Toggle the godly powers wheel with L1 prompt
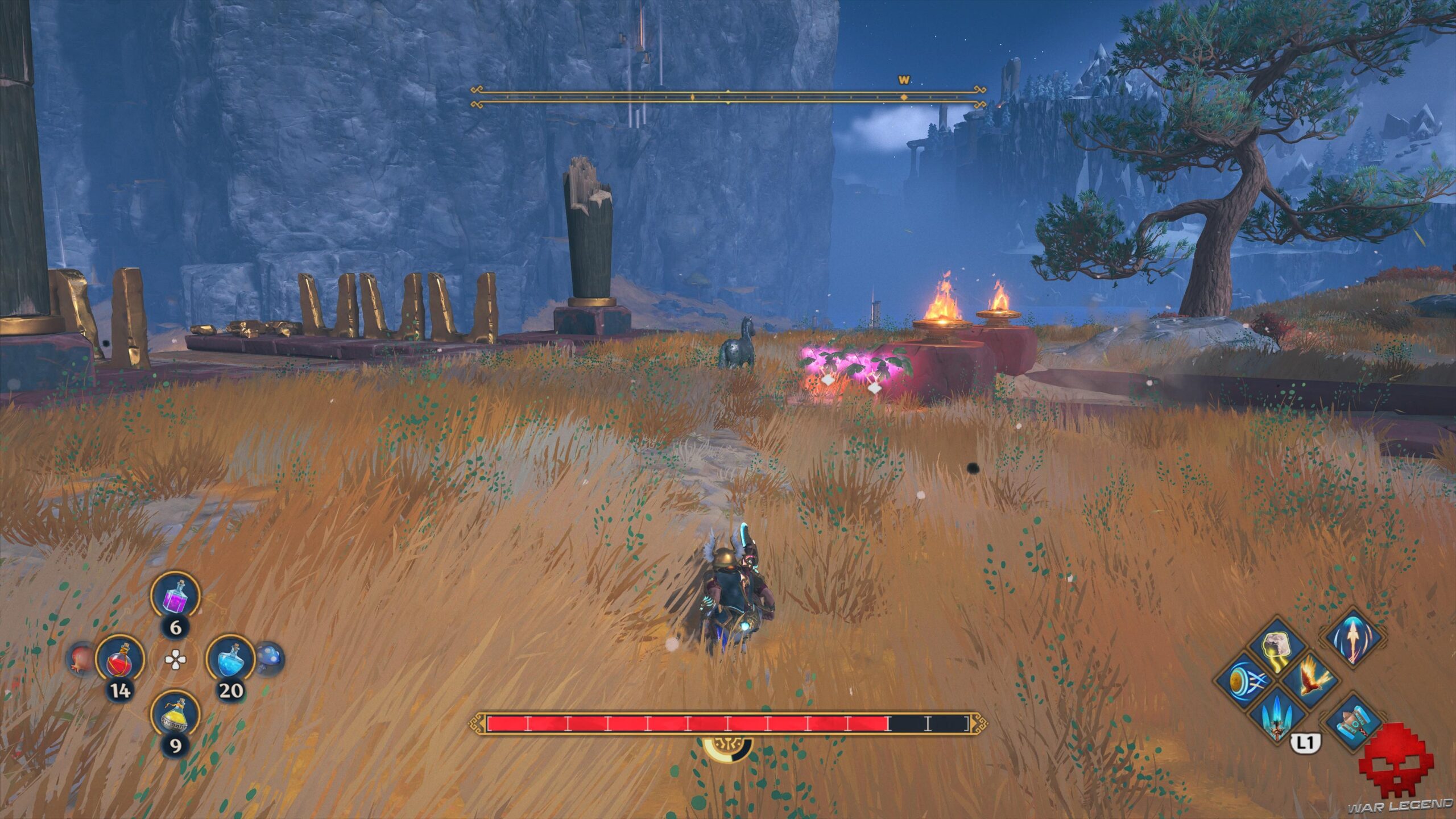Image resolution: width=1456 pixels, height=819 pixels. (1305, 742)
